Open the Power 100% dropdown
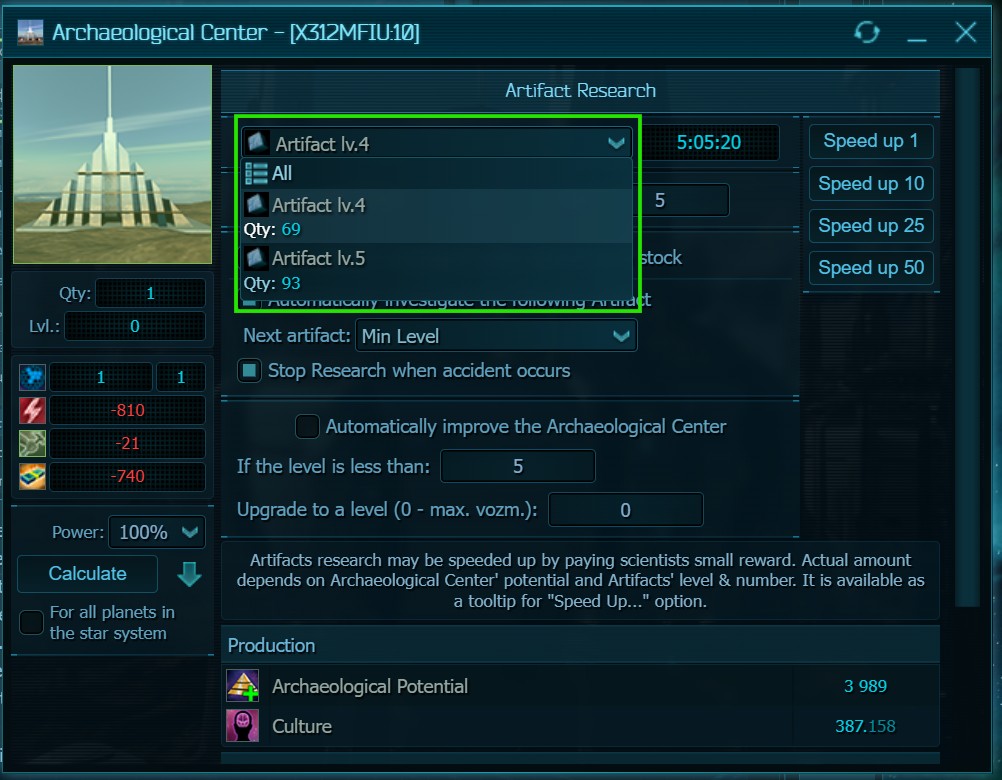The height and width of the screenshot is (780, 1002). (156, 533)
